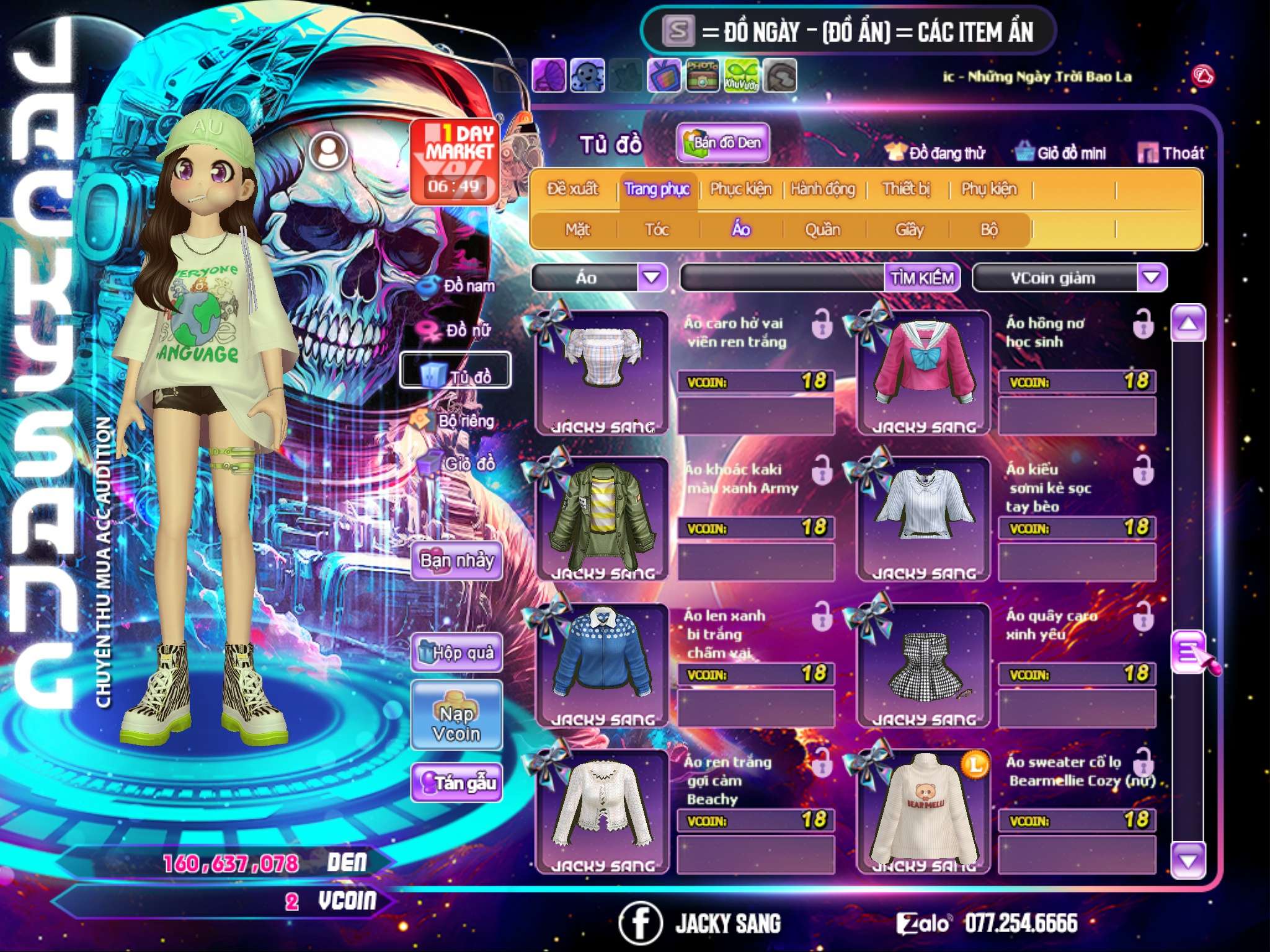The height and width of the screenshot is (952, 1270).
Task: Expand the Áo category dropdown
Action: coord(652,278)
